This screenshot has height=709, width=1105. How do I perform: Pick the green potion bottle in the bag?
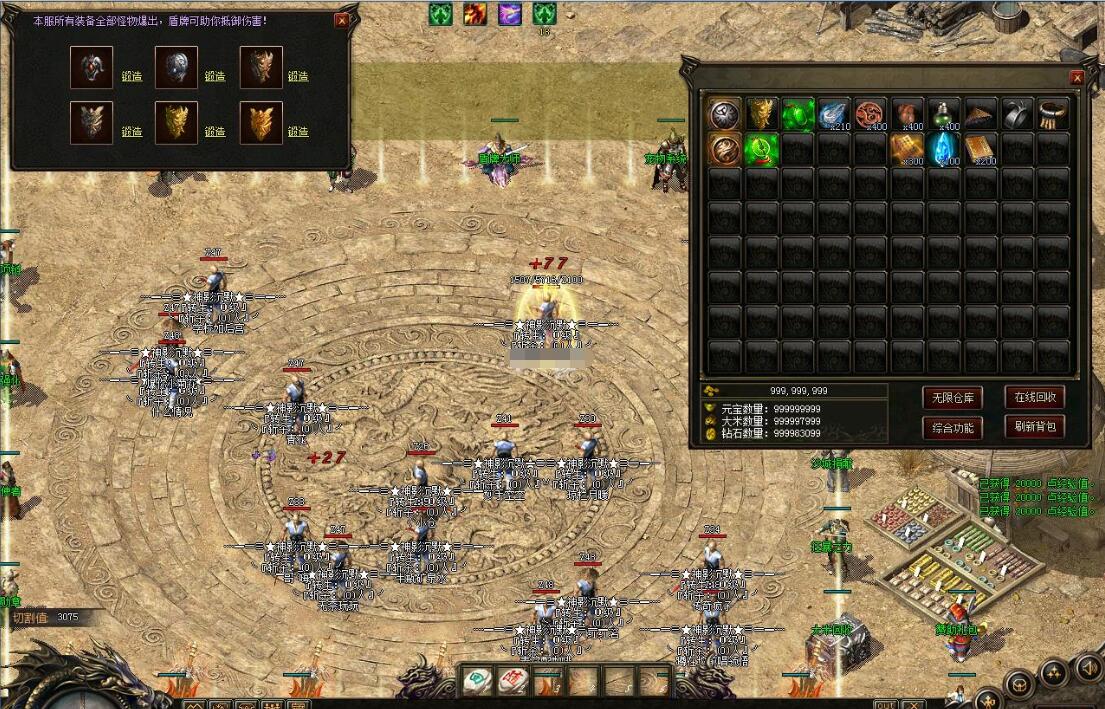coord(945,113)
